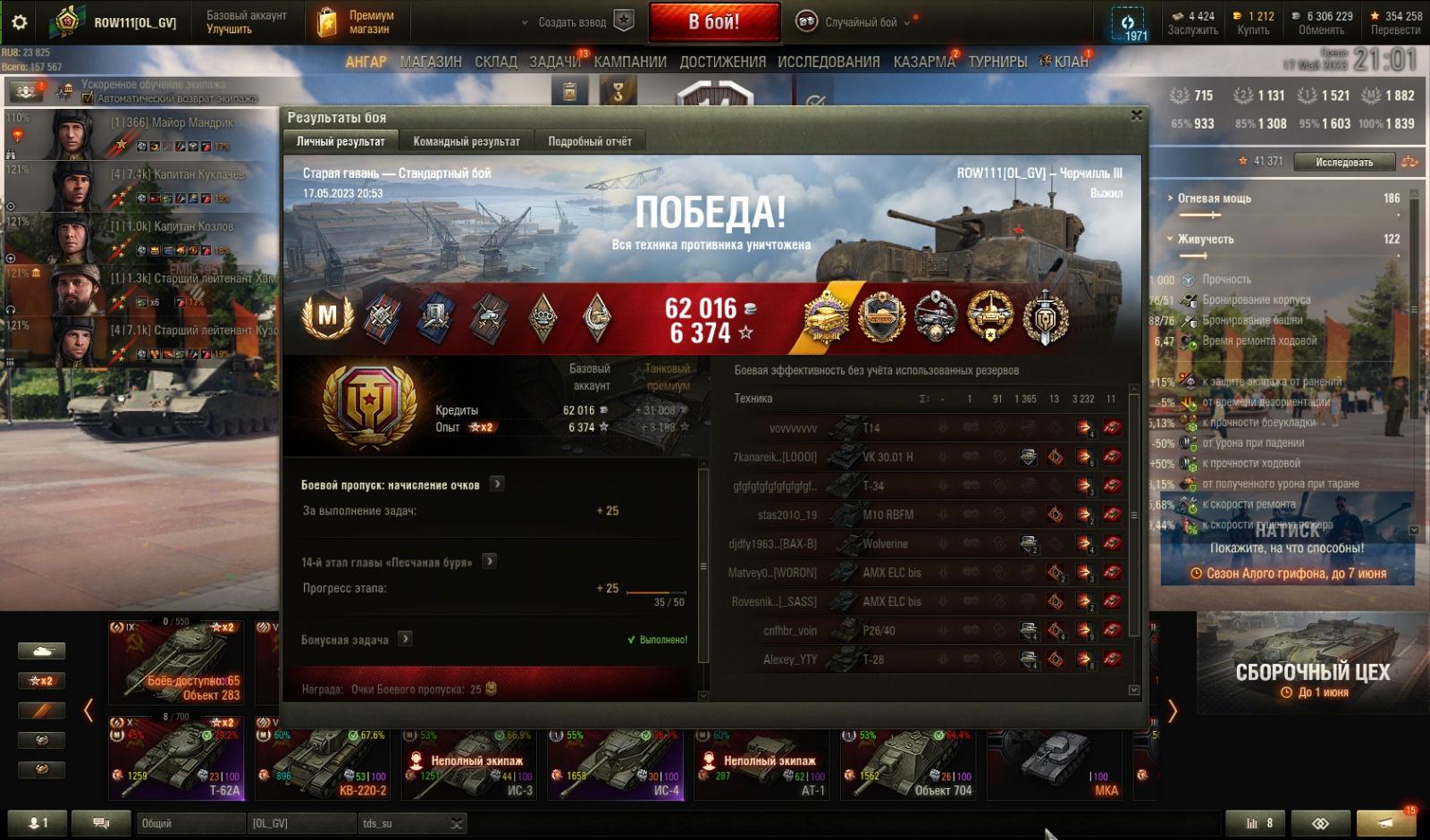Open the ИССЛЕДОВАНИЯ tech tree
The width and height of the screenshot is (1430, 840).
[x=829, y=62]
